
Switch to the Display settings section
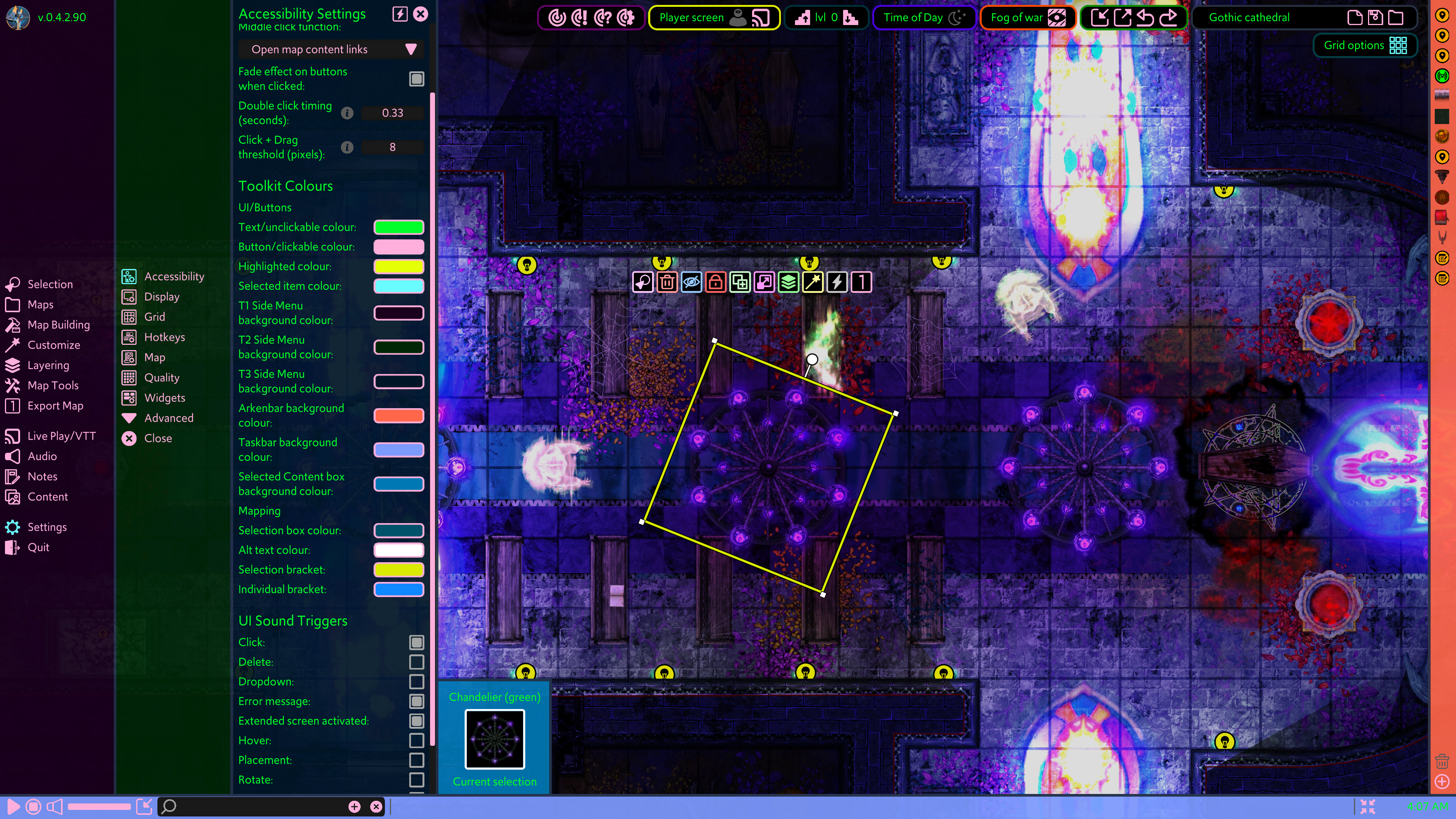coord(161,297)
